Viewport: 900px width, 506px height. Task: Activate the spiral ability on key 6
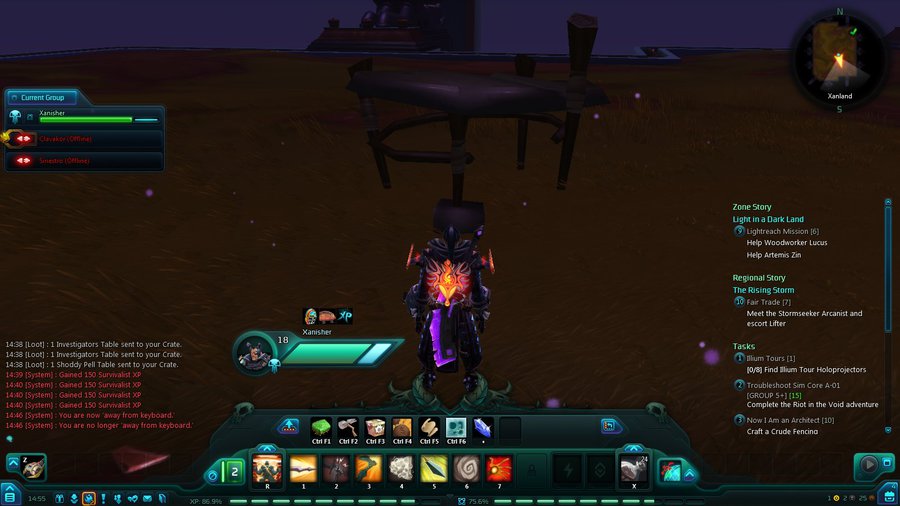click(466, 468)
